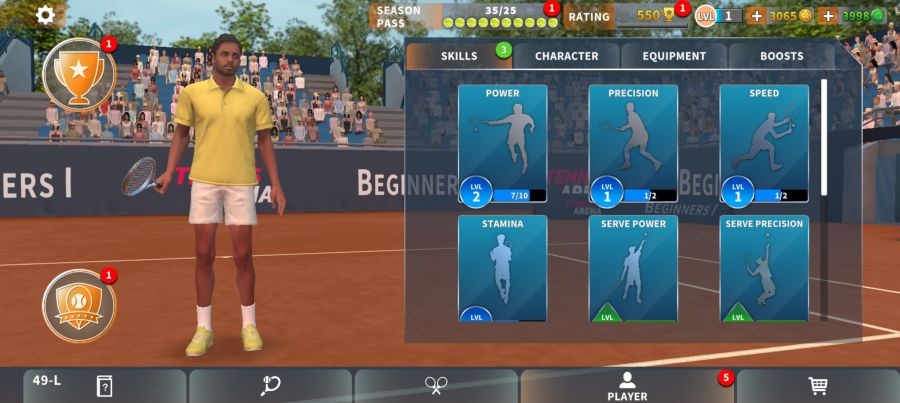Switch to the Skills tab
The image size is (900, 403).
coord(459,56)
